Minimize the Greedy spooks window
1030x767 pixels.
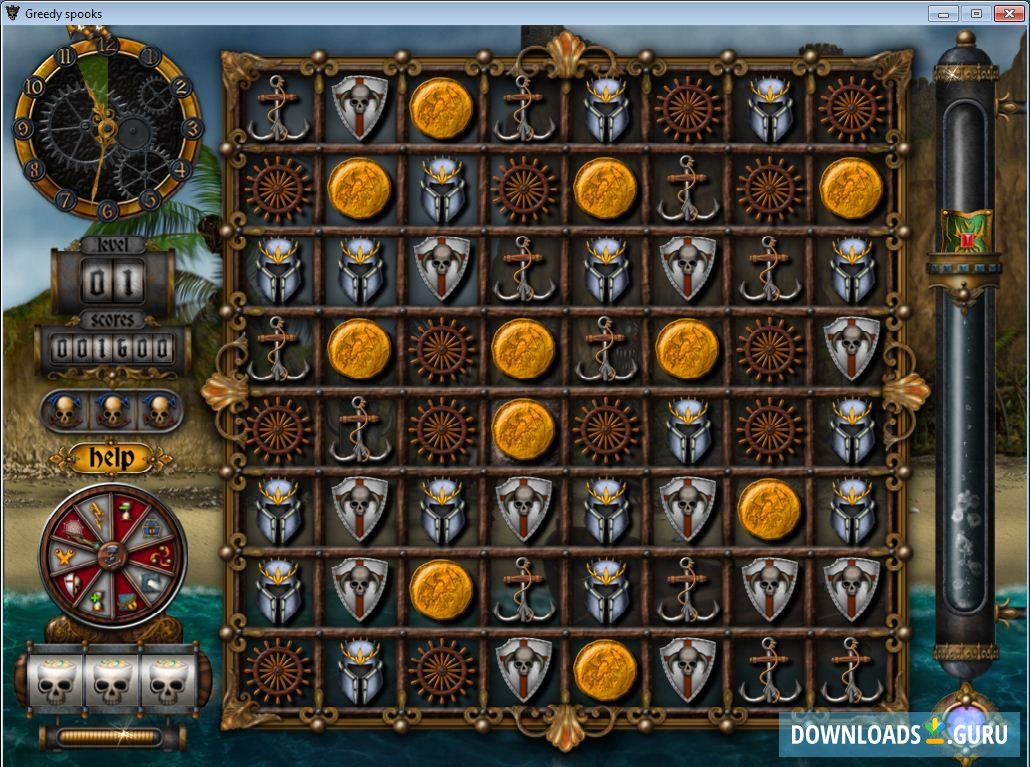coord(942,13)
